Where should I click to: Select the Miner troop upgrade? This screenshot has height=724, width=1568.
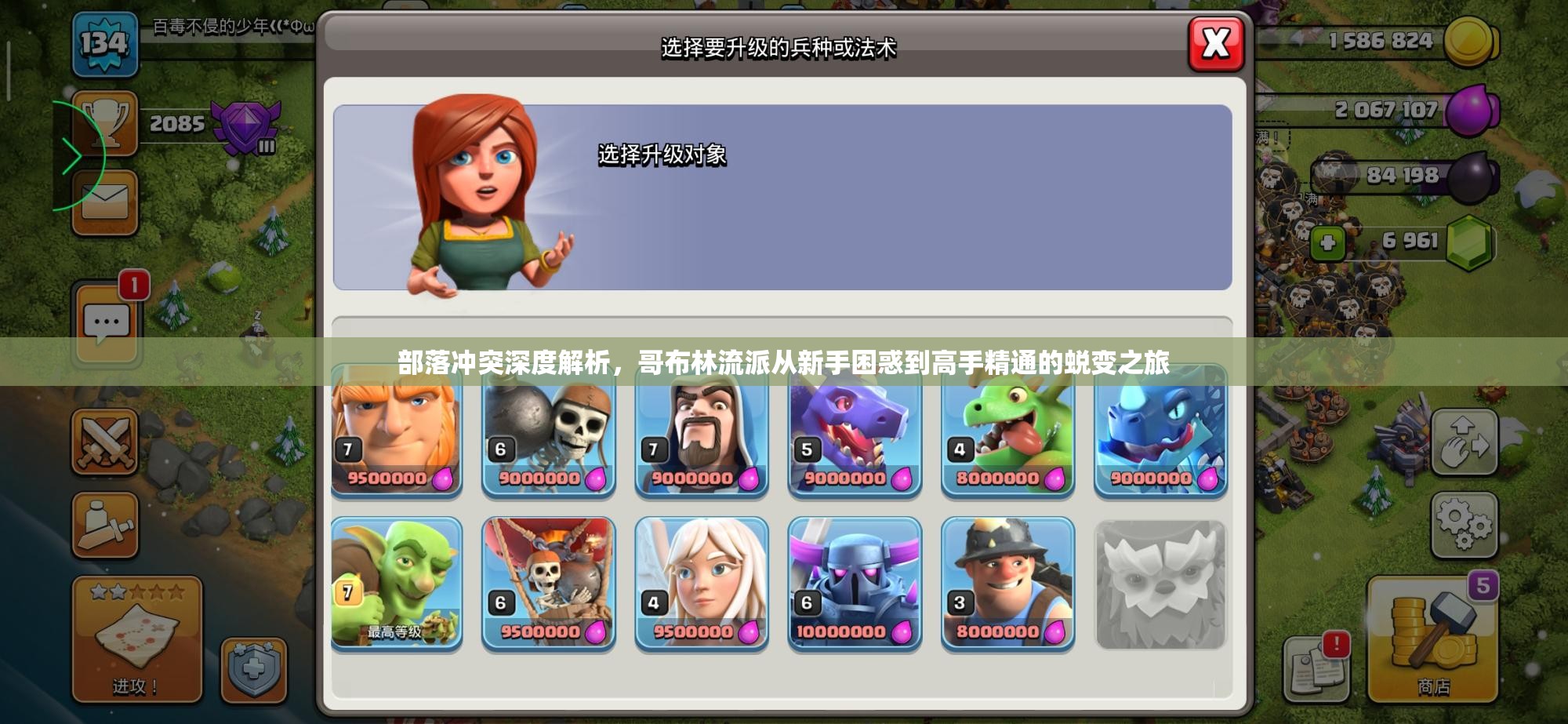coord(1007,583)
